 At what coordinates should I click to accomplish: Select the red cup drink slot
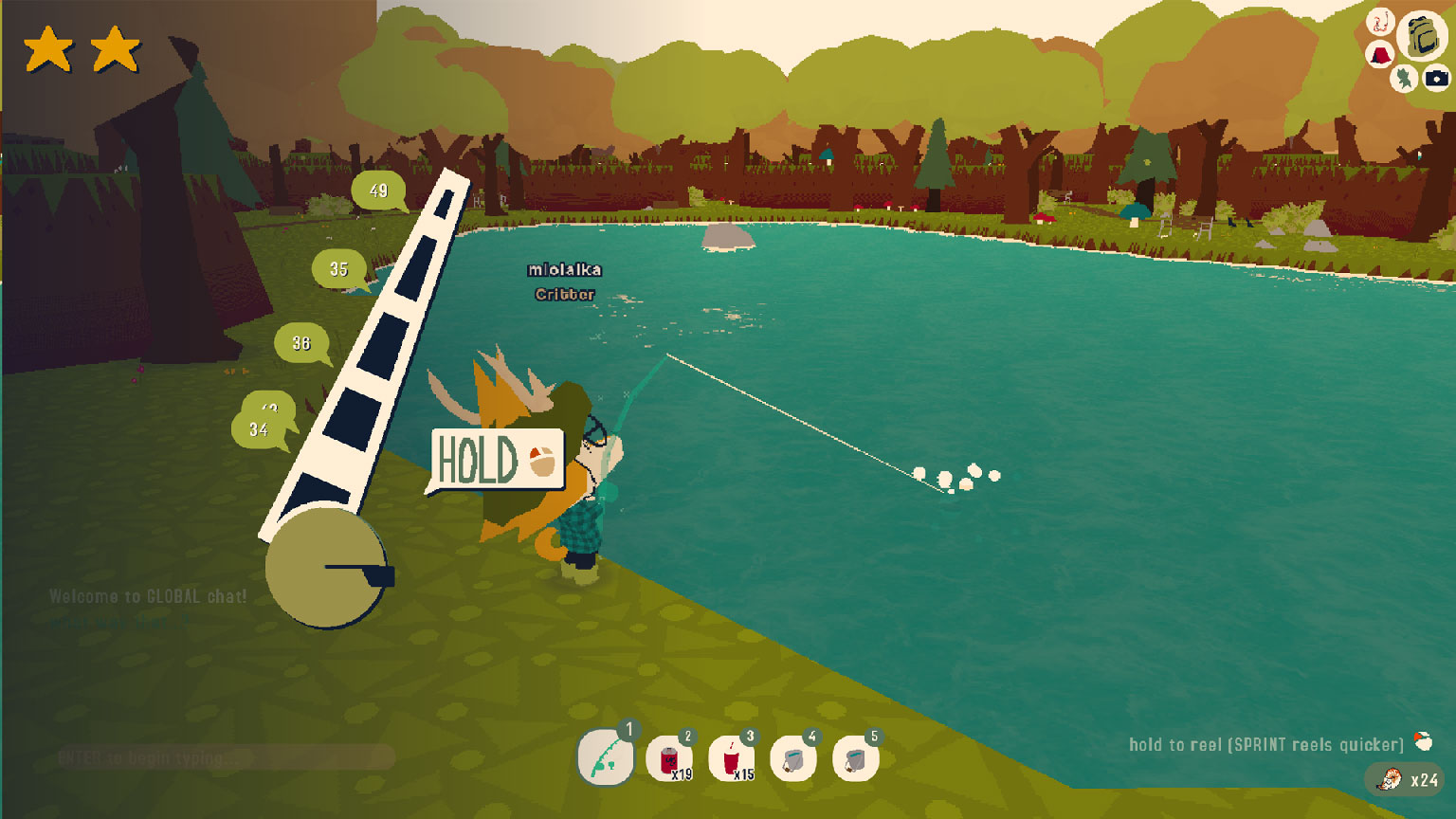(x=732, y=759)
